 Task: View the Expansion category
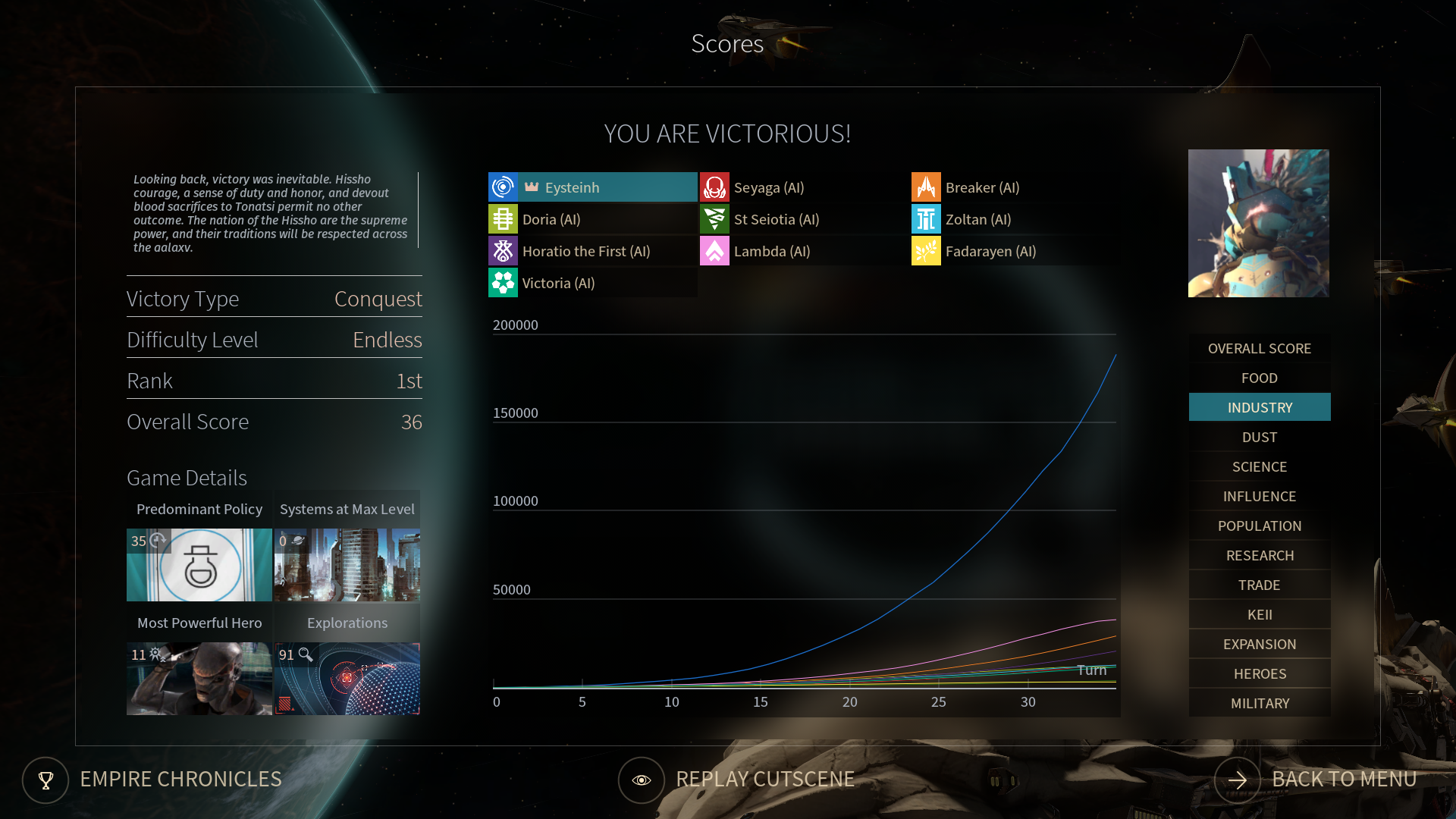click(x=1259, y=645)
